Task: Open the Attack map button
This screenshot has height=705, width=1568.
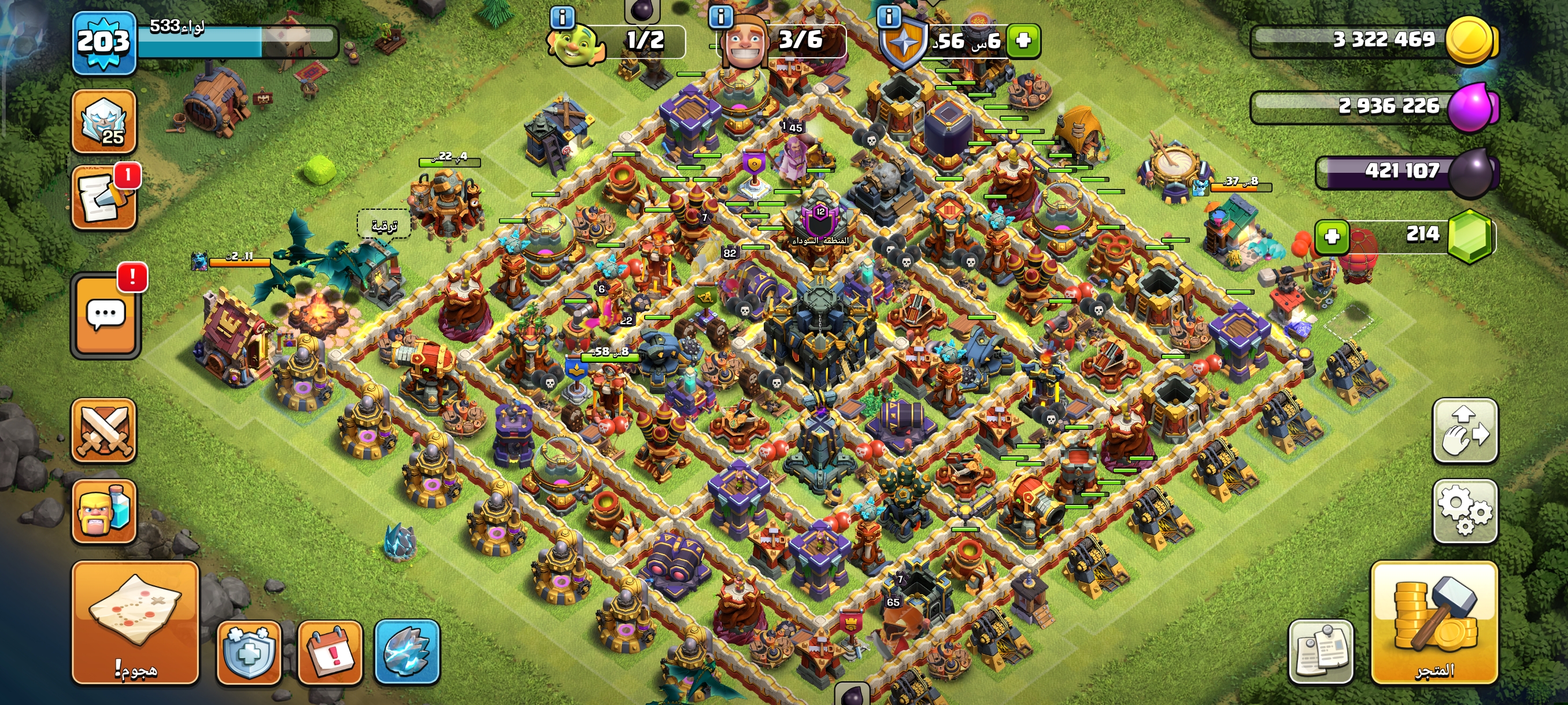Action: pyautogui.click(x=135, y=622)
